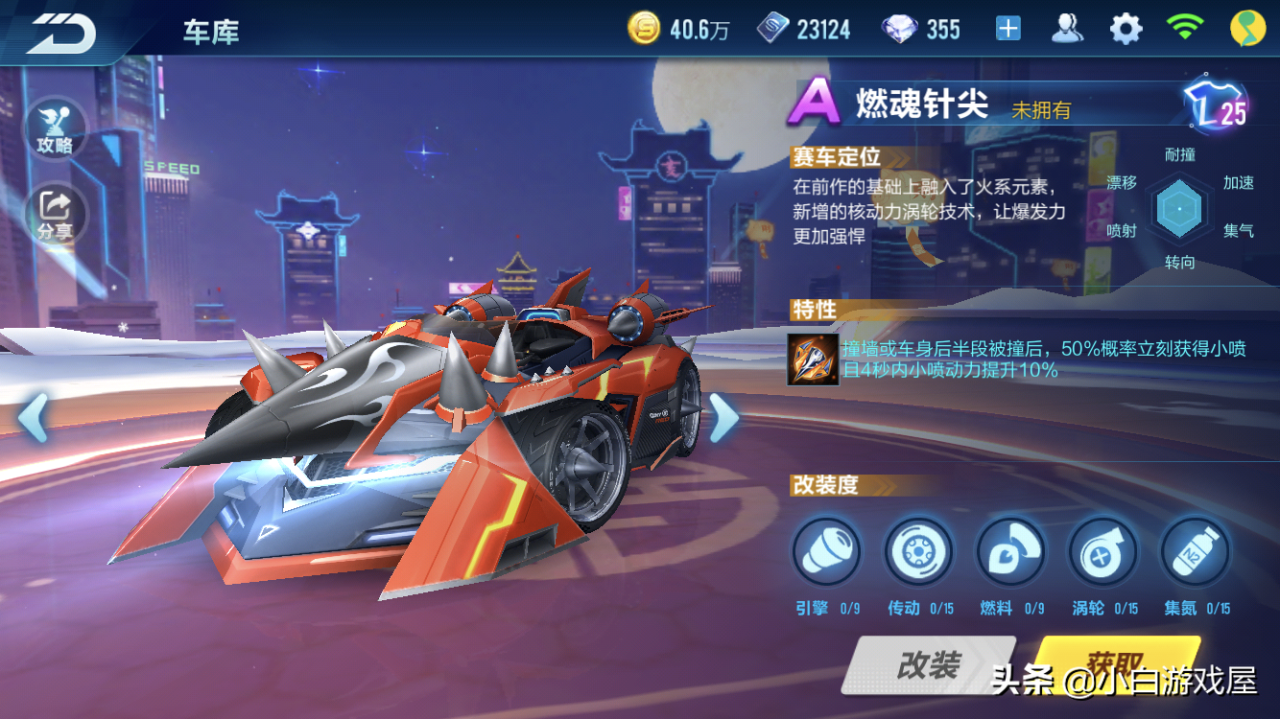Choose the 燃料 fuel upgrade icon

1010,552
